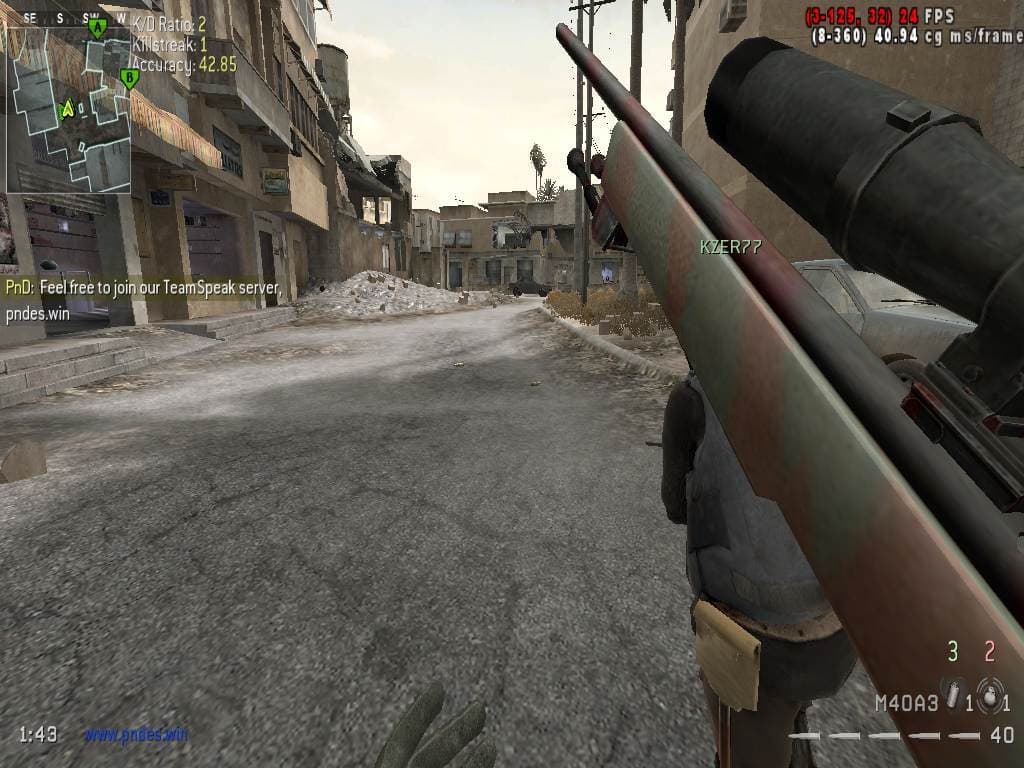Select objective marker B on the minimap

click(128, 77)
